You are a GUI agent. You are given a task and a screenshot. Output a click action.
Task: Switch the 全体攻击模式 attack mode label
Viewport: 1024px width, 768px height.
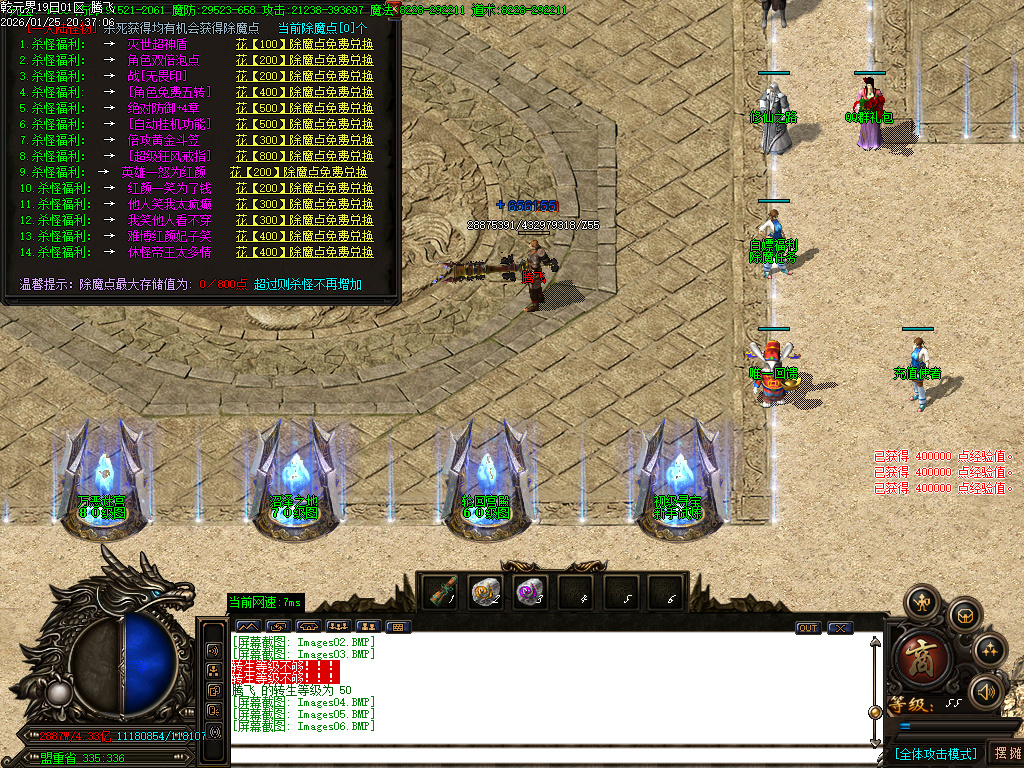point(936,753)
